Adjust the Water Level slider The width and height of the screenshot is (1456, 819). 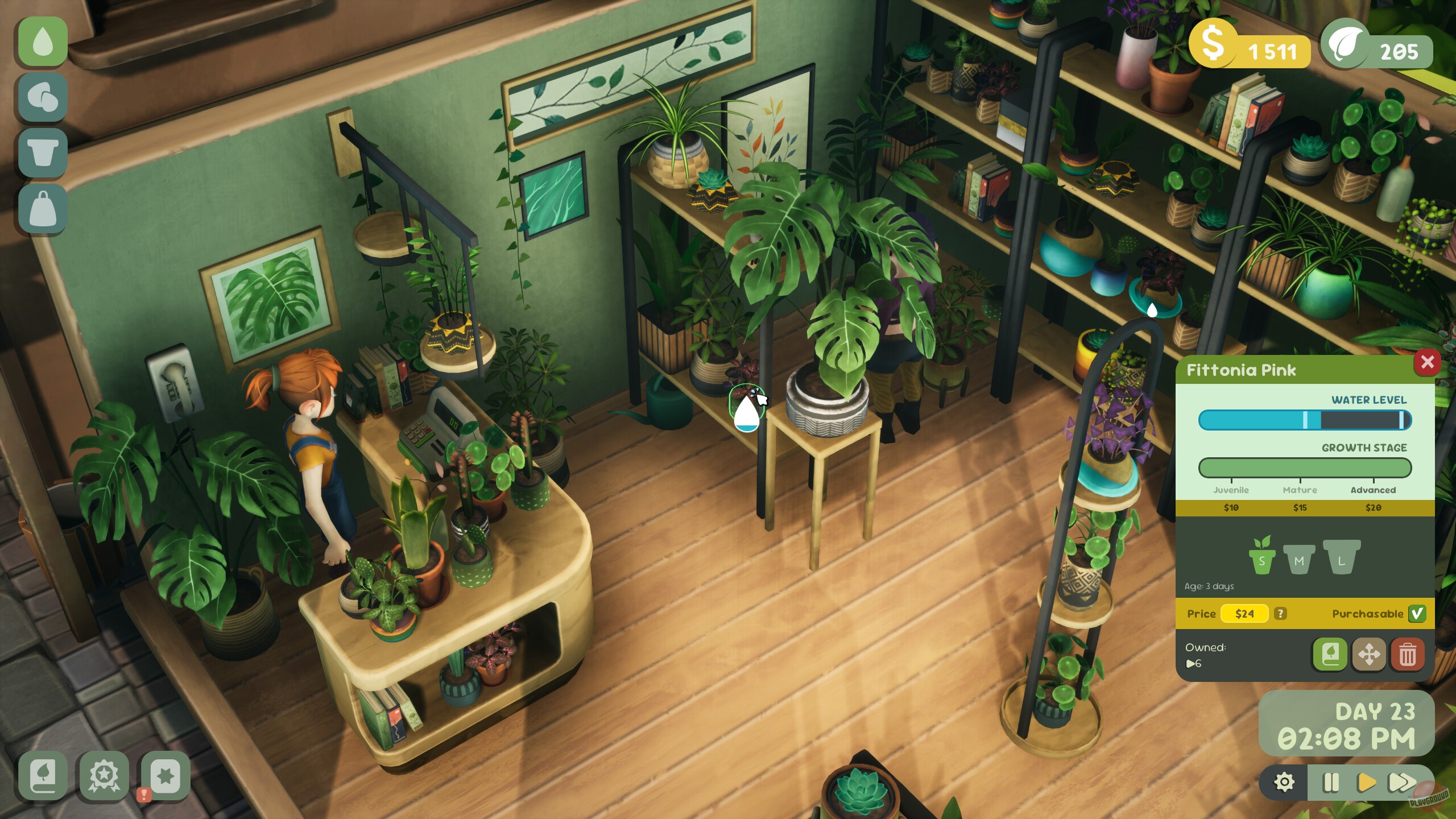click(x=1305, y=420)
